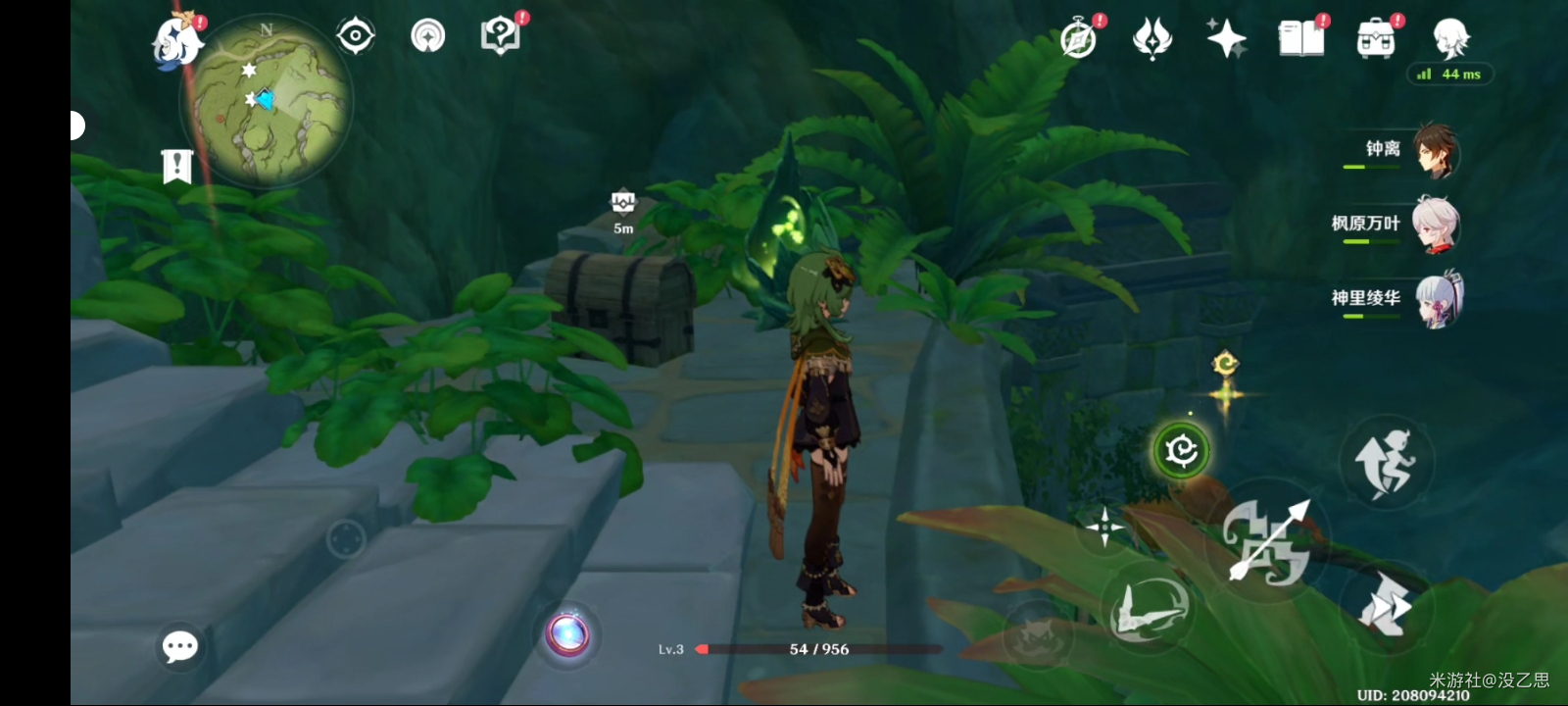Open the Wish four-pointed star icon

[x=1226, y=39]
